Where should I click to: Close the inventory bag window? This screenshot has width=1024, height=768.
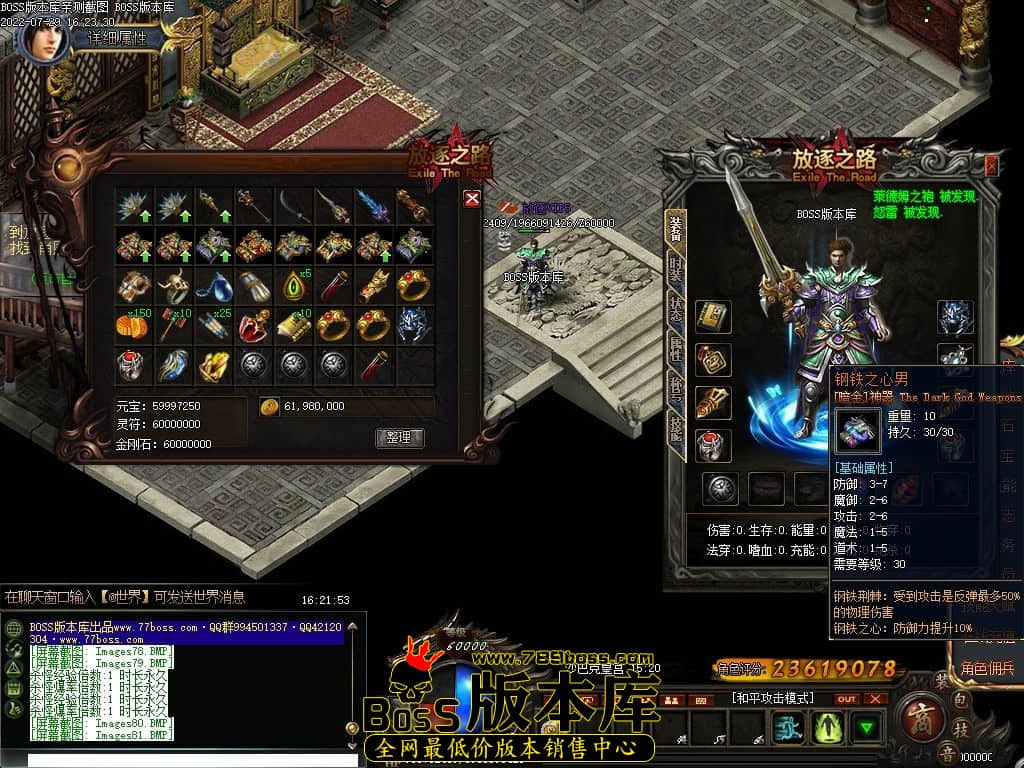pyautogui.click(x=472, y=199)
